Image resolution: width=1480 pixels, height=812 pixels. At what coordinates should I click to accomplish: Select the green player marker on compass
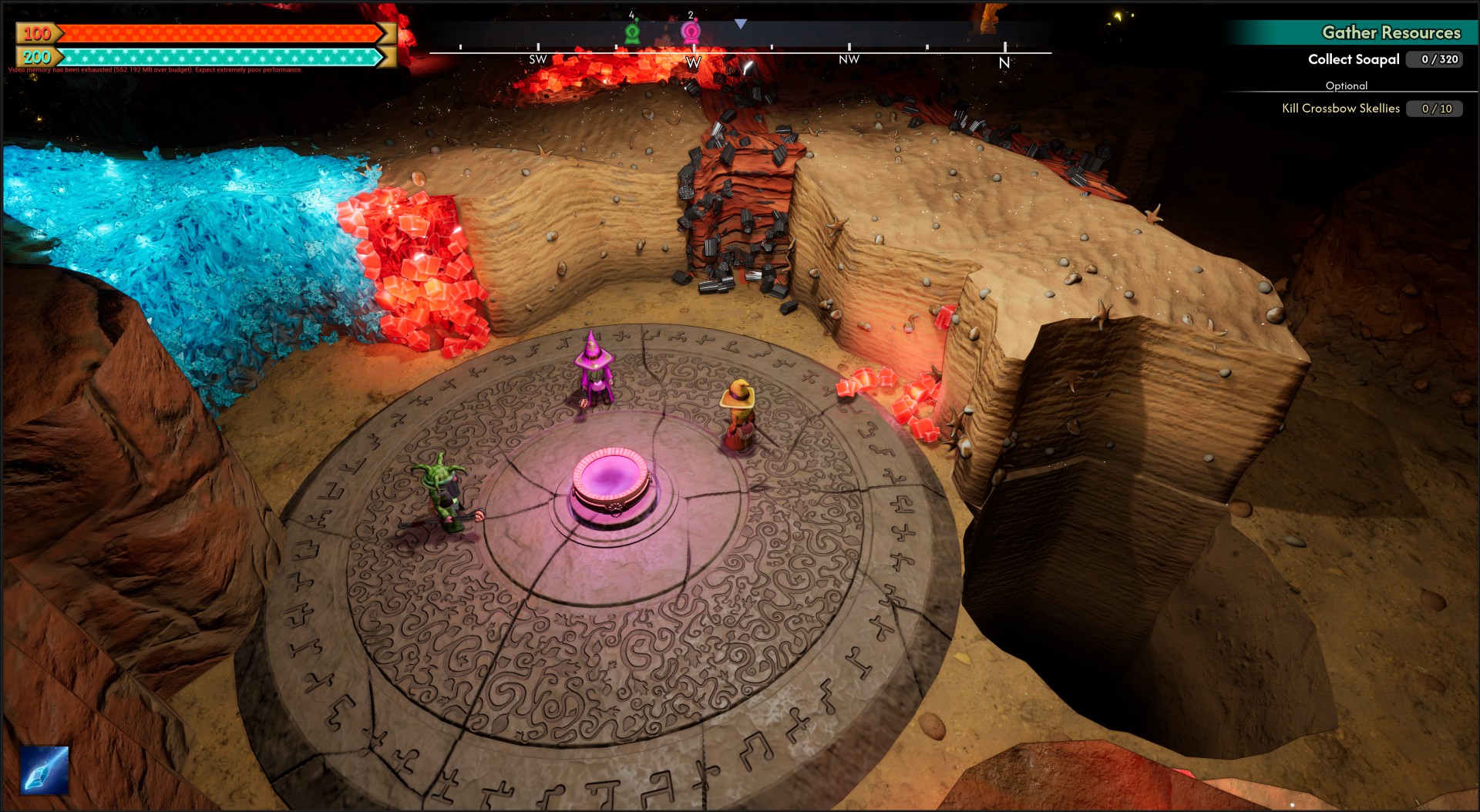(x=632, y=32)
